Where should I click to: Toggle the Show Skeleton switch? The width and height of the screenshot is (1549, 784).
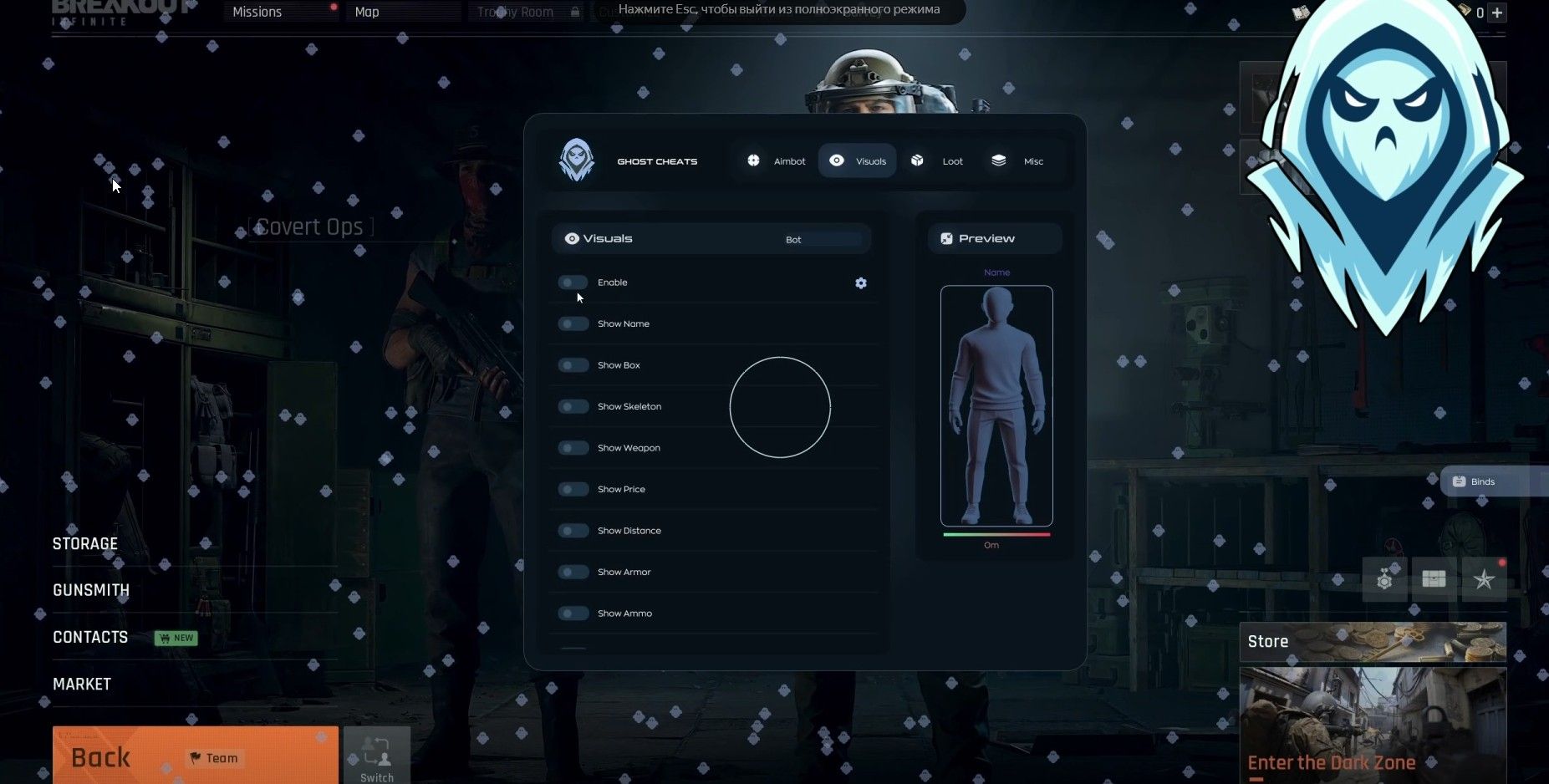[573, 406]
